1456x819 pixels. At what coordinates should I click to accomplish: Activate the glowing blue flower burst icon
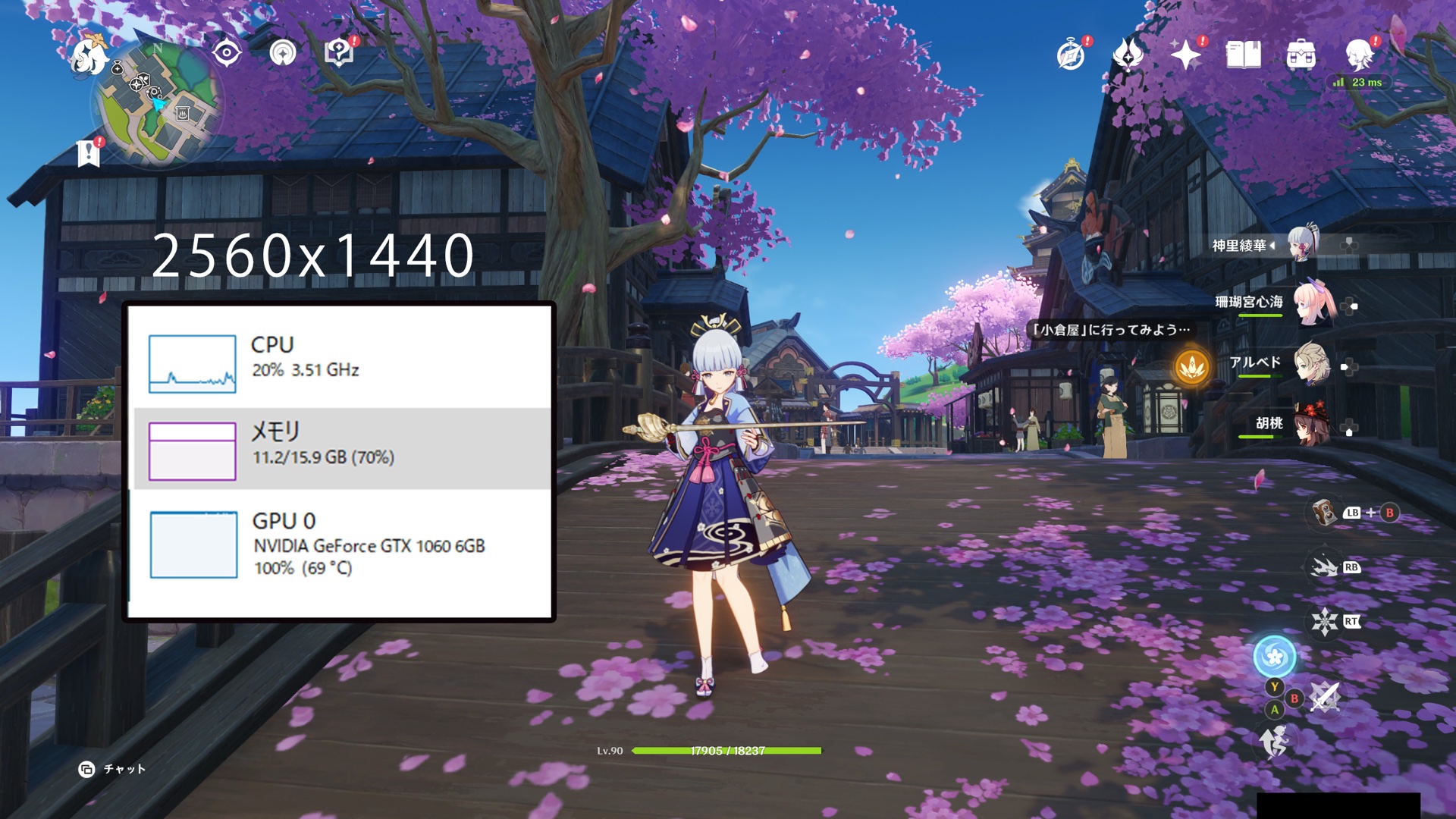[x=1274, y=657]
